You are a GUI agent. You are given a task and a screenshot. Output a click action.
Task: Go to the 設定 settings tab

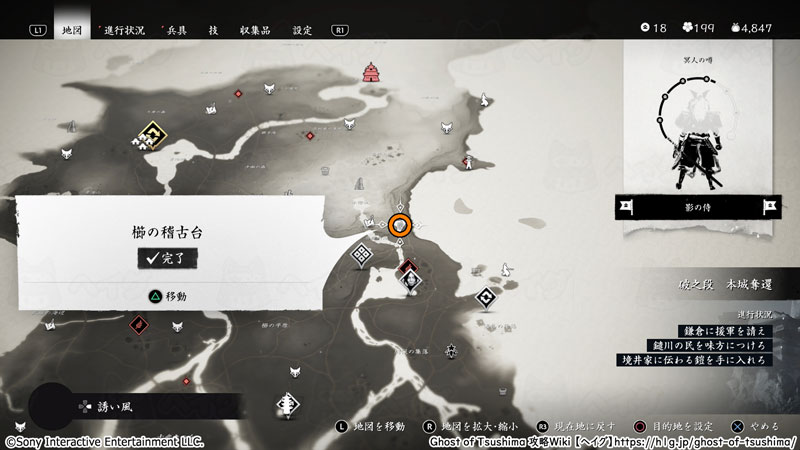303,30
